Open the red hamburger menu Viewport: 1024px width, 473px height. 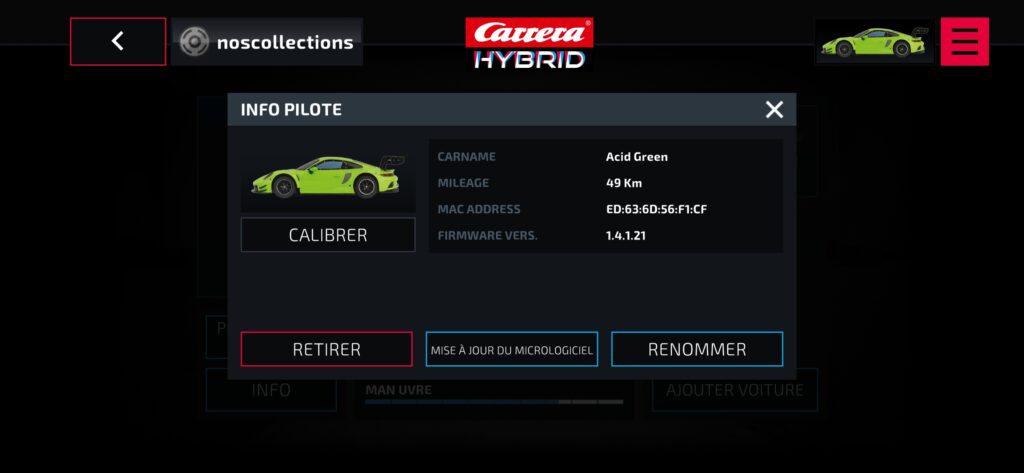964,42
